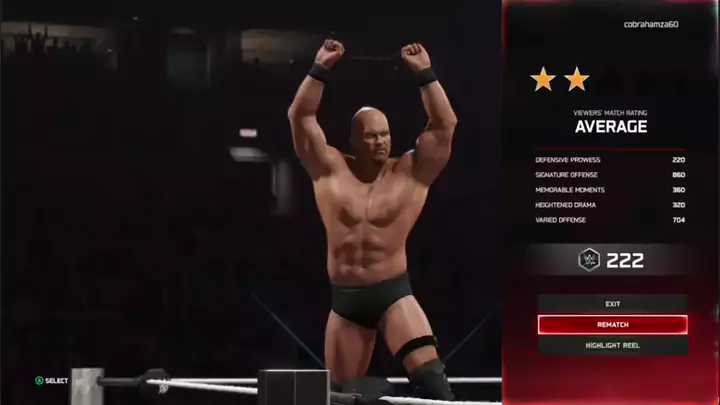This screenshot has width=720, height=405.
Task: Open the Highlight Reel
Action: coord(612,345)
